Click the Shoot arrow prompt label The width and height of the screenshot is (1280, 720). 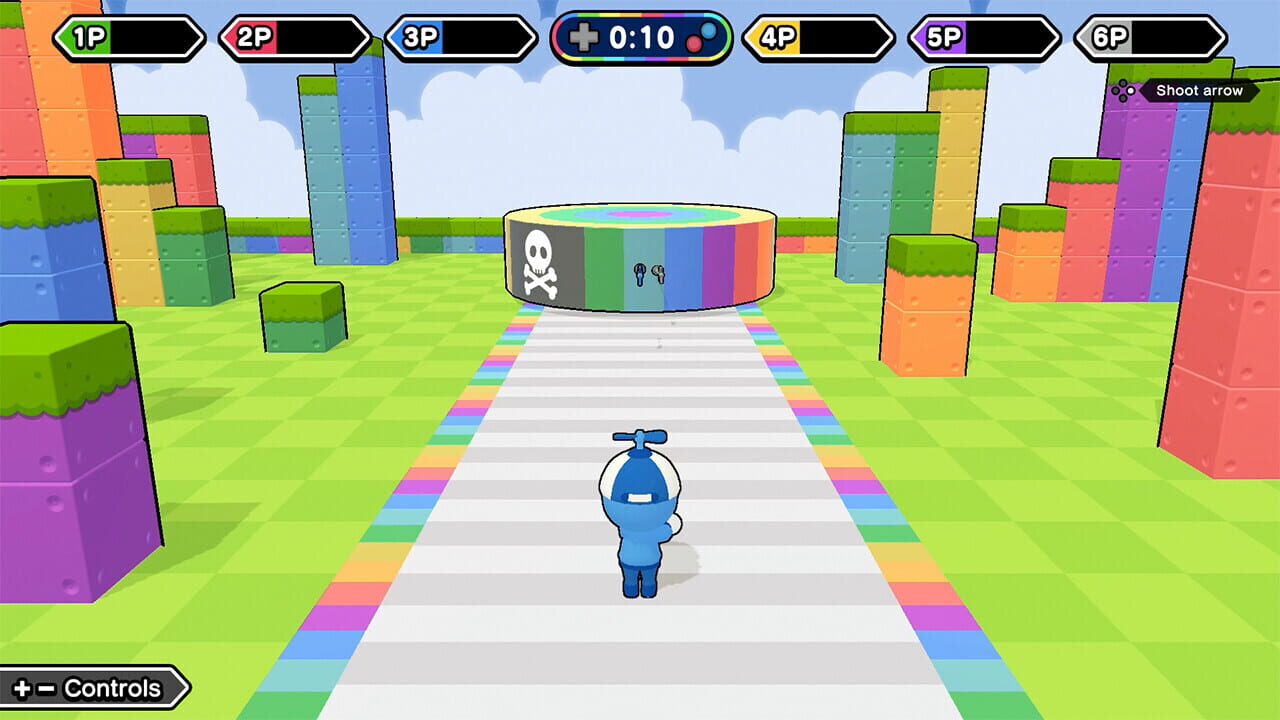coord(1199,91)
